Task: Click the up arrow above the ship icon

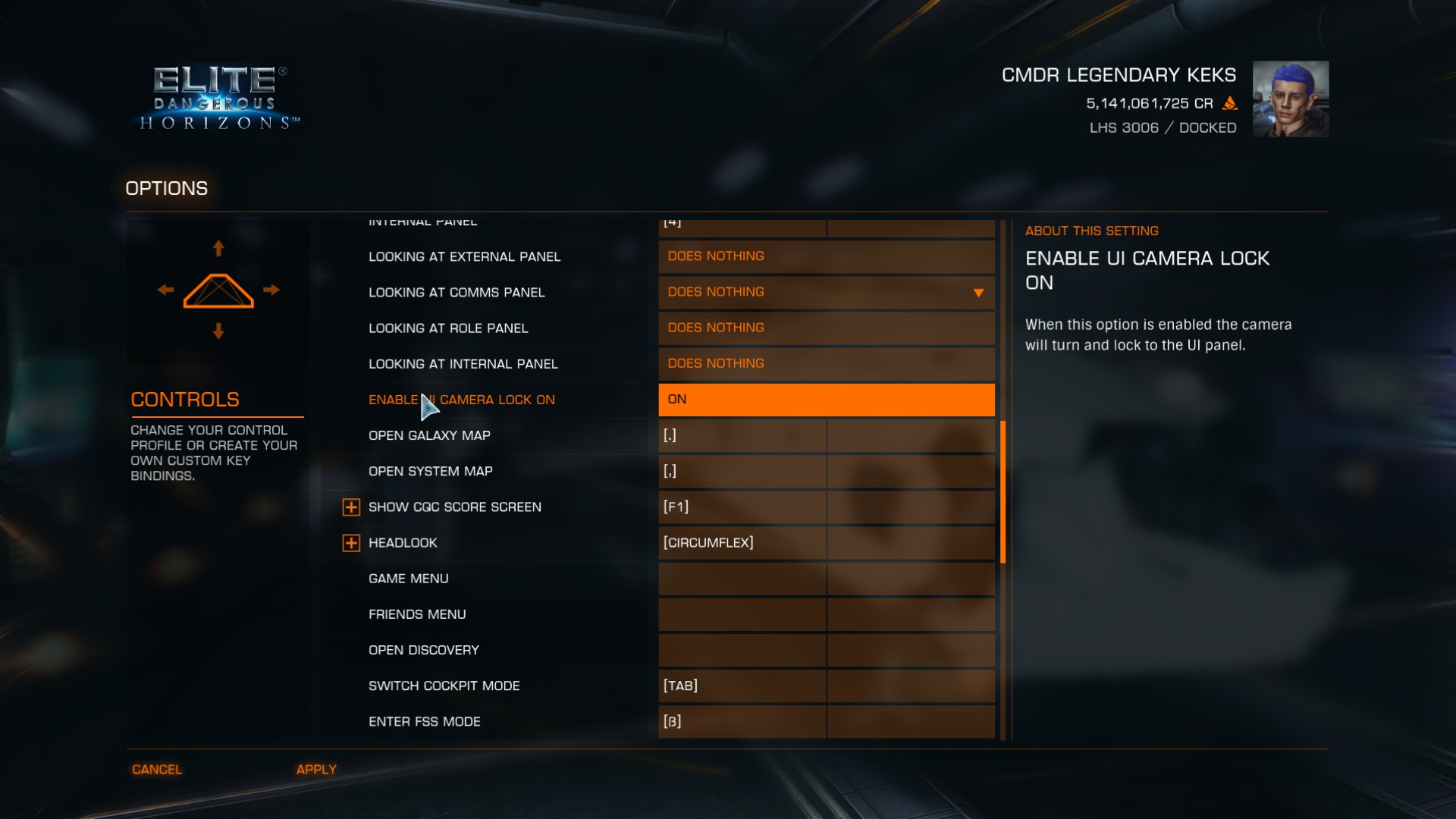Action: 218,248
